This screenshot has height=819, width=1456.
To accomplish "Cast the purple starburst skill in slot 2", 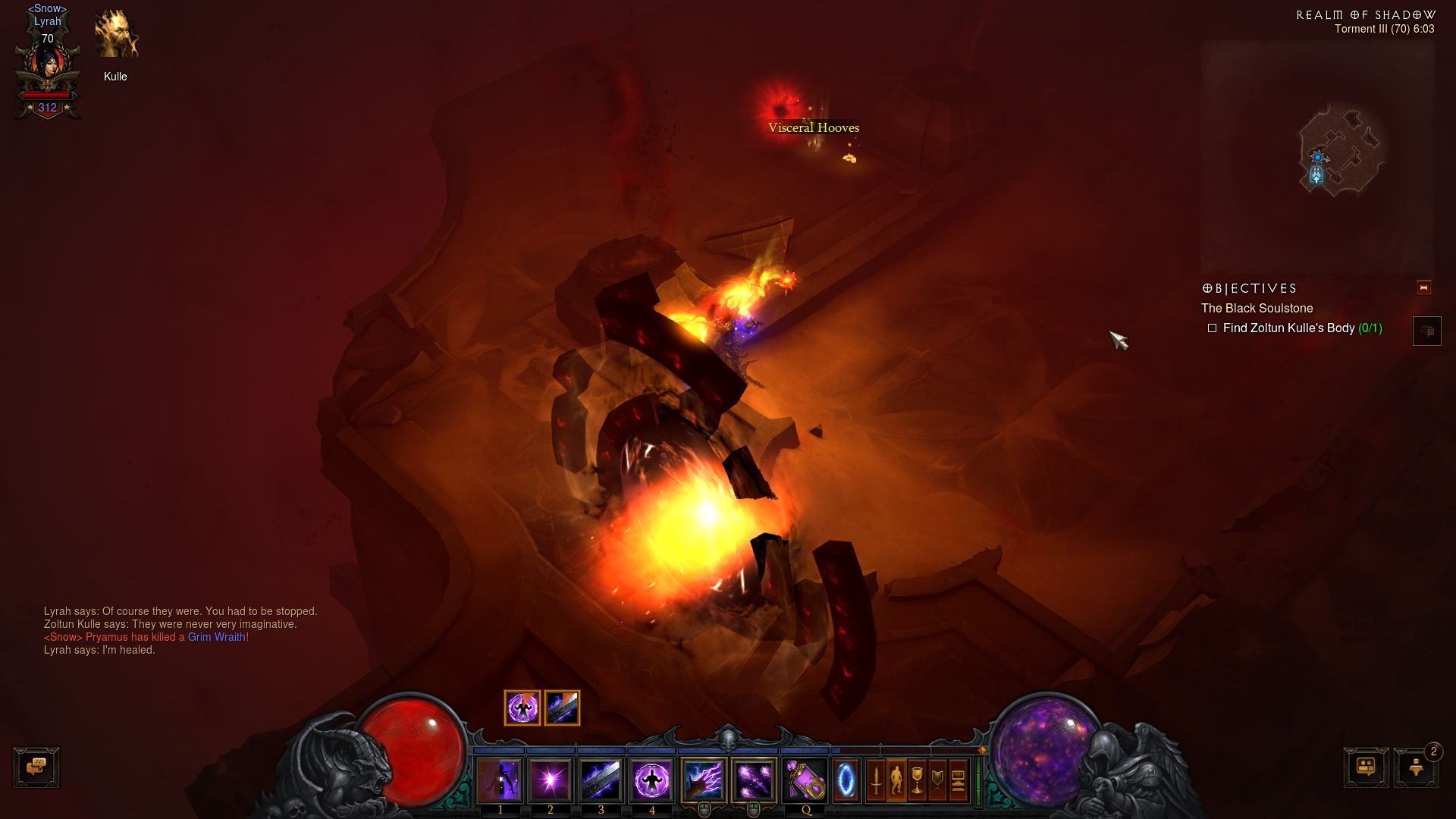I will 551,780.
